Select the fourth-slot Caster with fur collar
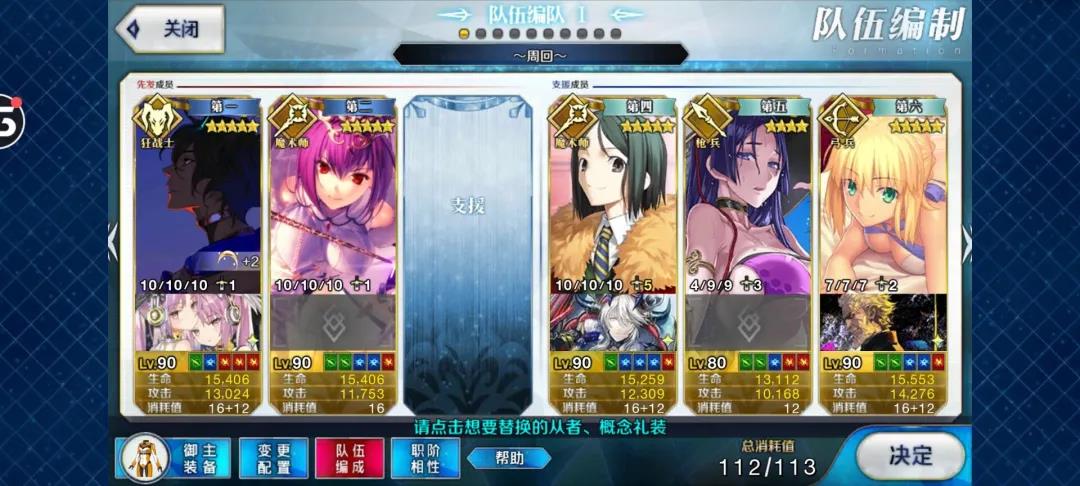1080x486 pixels. point(611,200)
